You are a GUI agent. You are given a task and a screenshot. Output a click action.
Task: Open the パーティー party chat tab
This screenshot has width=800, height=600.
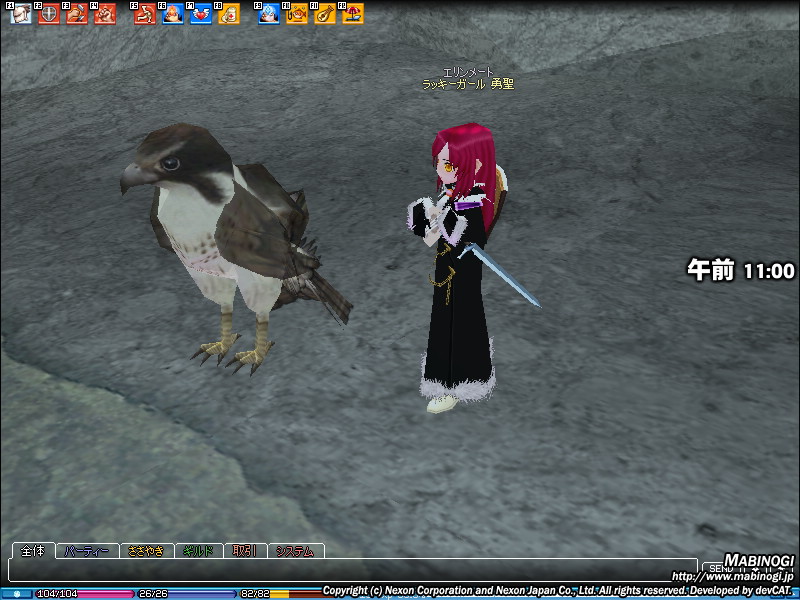click(x=87, y=551)
